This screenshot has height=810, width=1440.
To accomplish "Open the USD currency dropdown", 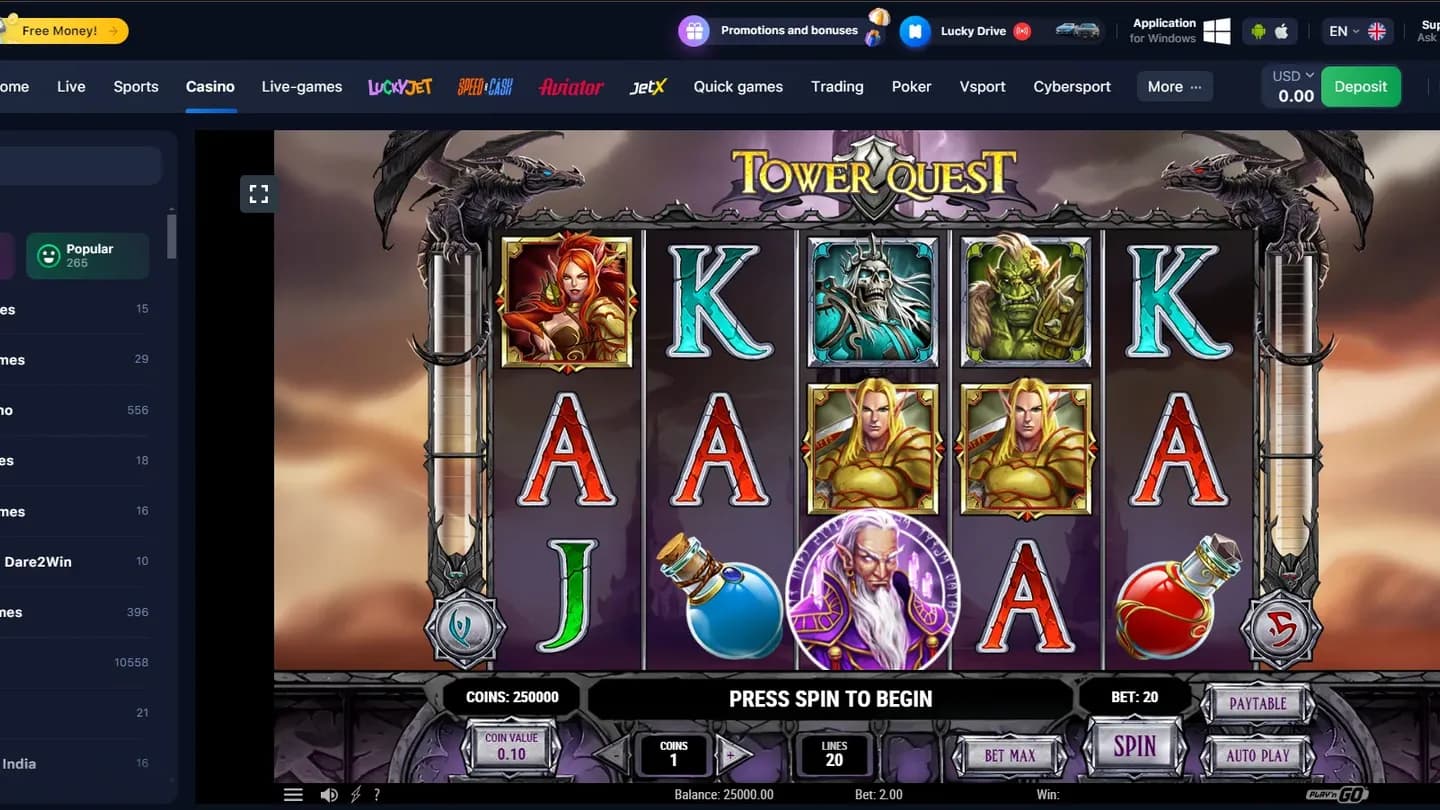I will [x=1290, y=74].
